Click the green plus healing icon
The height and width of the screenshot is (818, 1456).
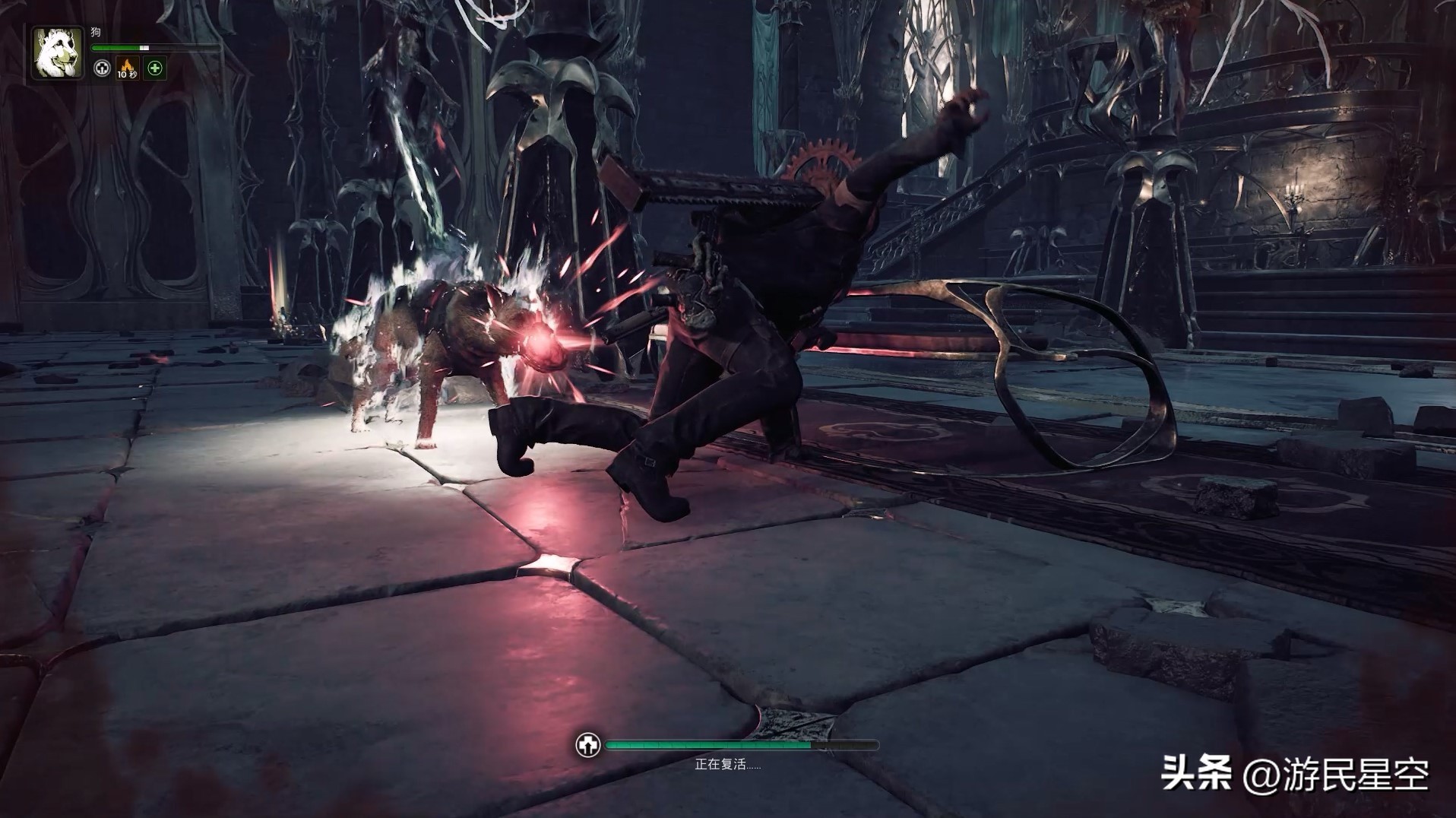click(x=155, y=68)
